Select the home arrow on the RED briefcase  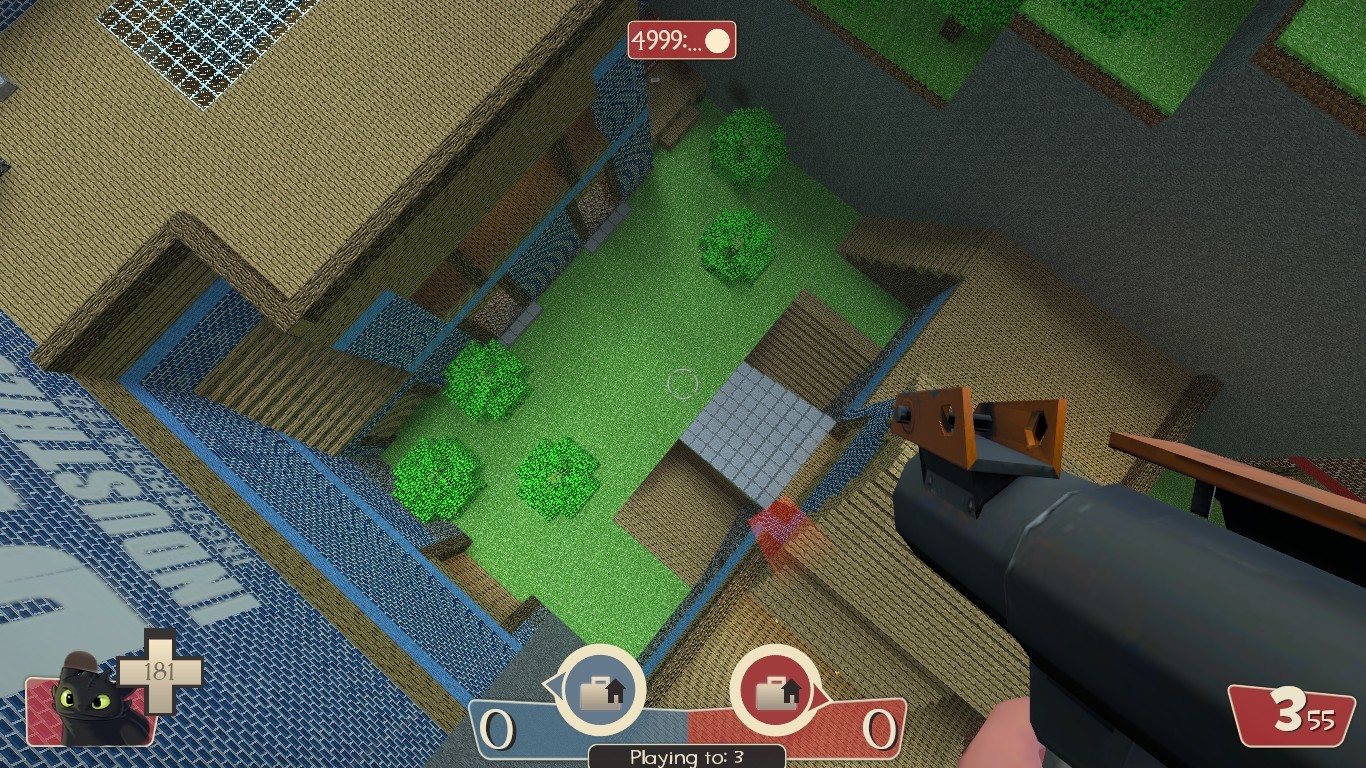pyautogui.click(x=789, y=689)
